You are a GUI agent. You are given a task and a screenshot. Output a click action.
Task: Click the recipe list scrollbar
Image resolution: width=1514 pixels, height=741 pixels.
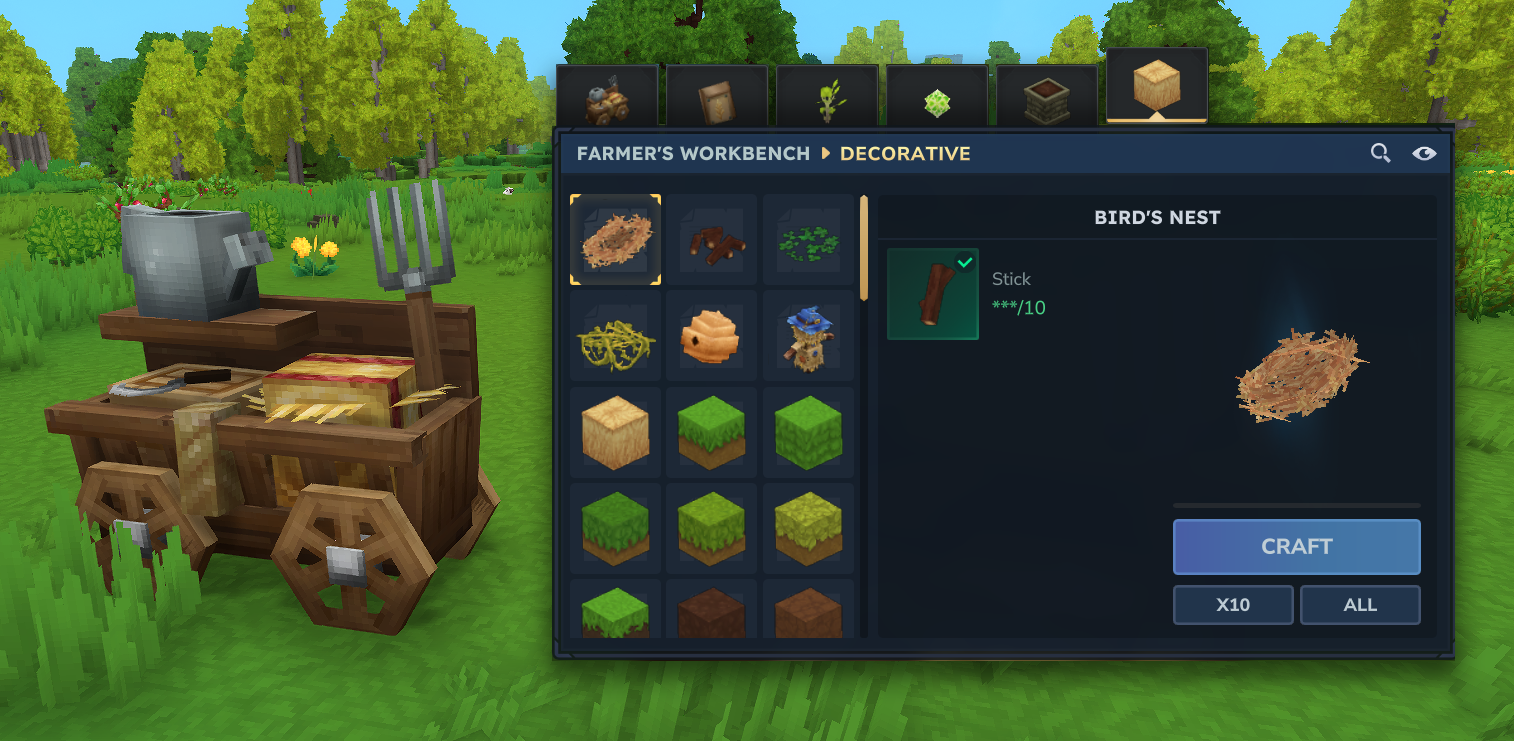pyautogui.click(x=864, y=250)
